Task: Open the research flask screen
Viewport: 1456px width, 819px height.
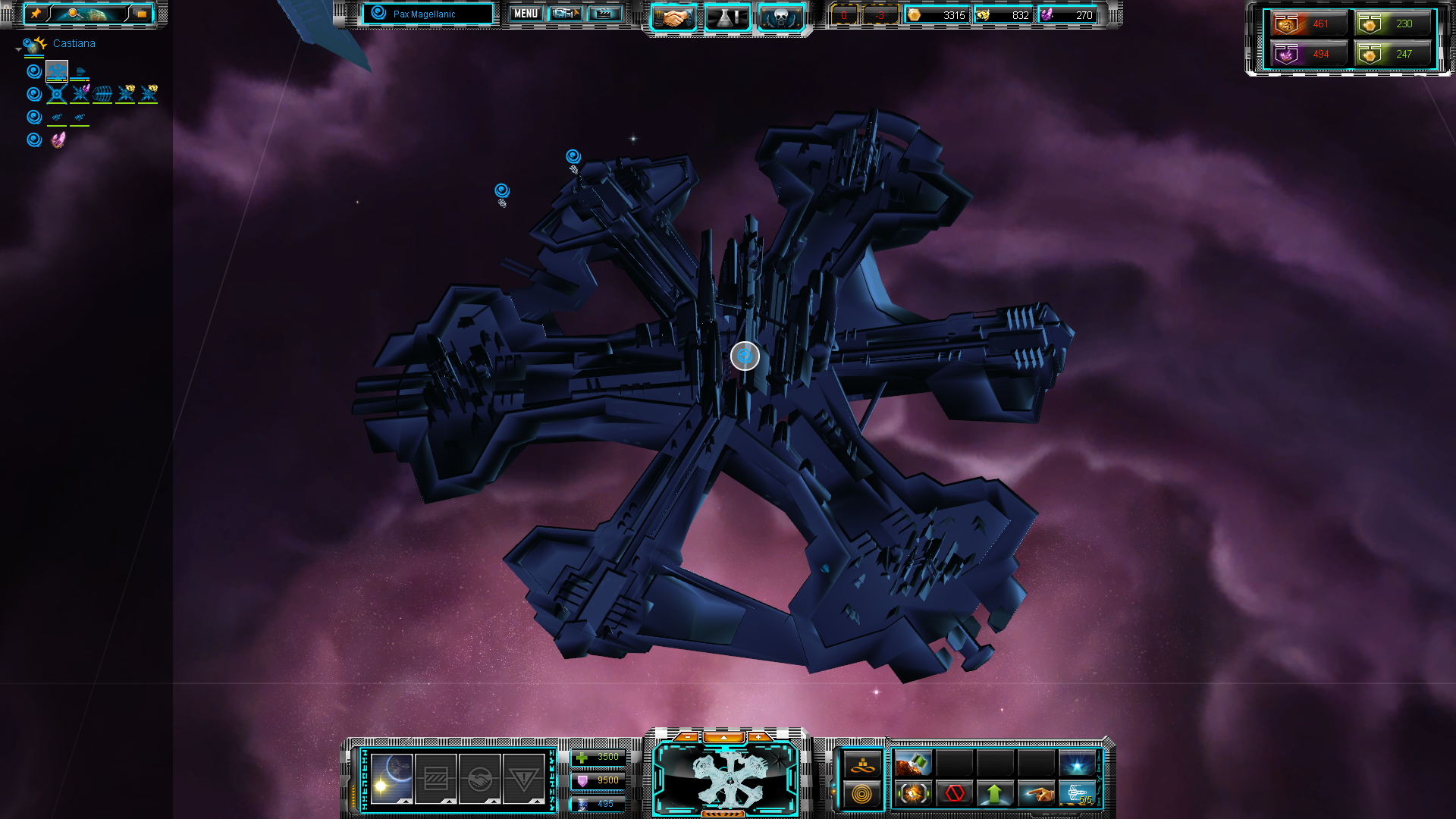Action: click(727, 17)
